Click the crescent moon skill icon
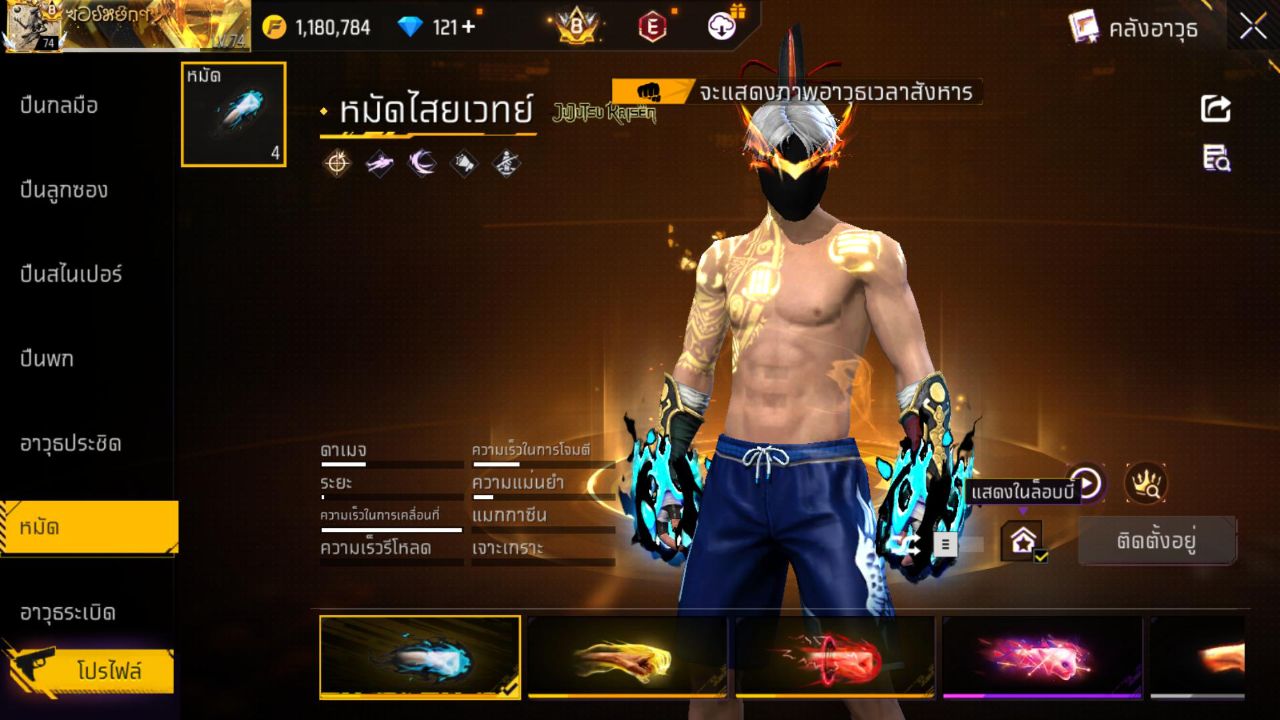Viewport: 1280px width, 720px height. tap(420, 163)
